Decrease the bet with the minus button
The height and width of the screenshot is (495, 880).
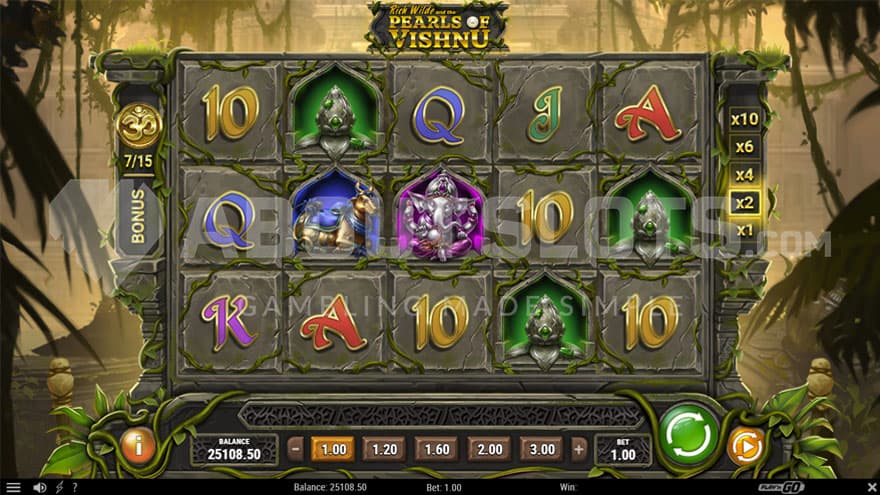tap(296, 449)
